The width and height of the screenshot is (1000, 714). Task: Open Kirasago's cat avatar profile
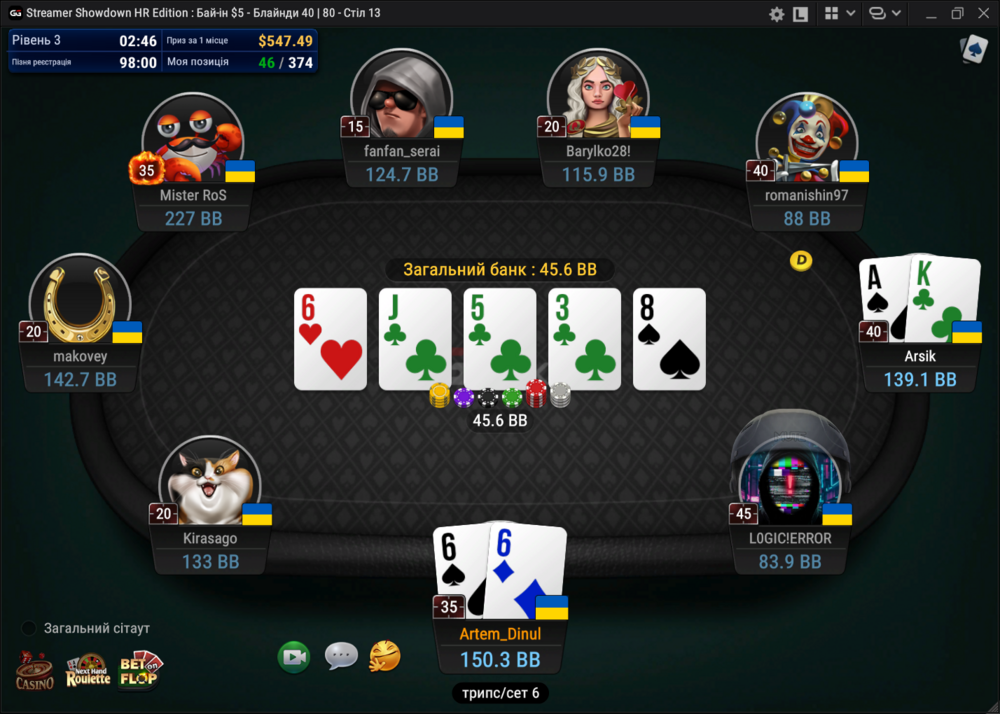click(x=210, y=485)
